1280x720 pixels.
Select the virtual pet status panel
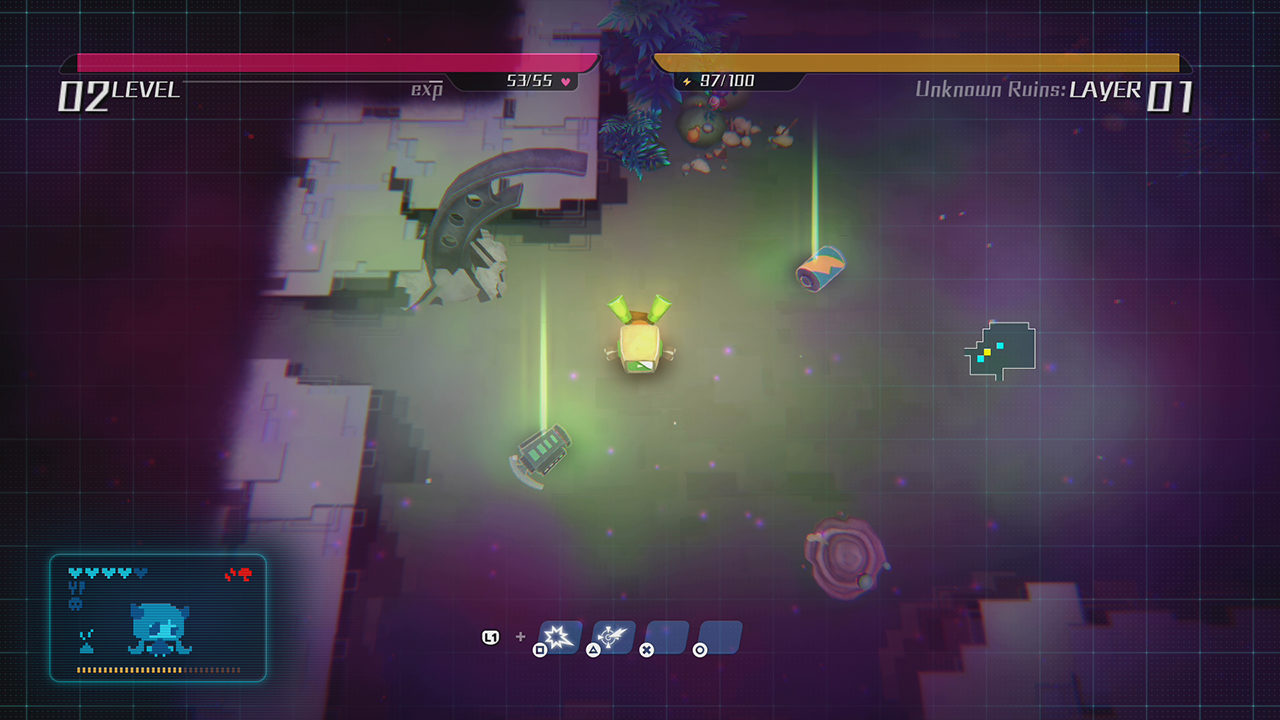pyautogui.click(x=158, y=617)
